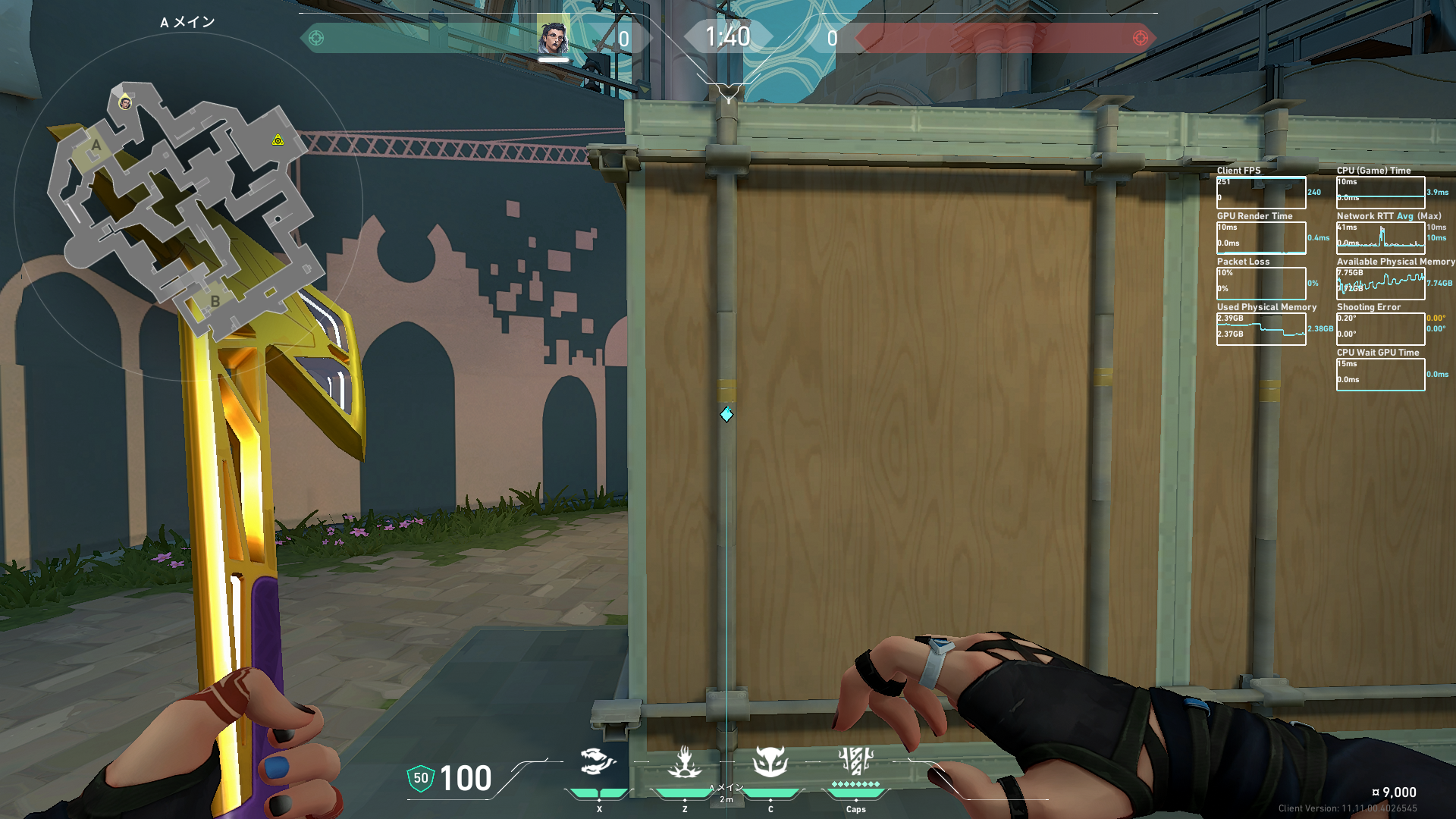
Task: Select the Packet Loss graph
Action: click(1261, 284)
